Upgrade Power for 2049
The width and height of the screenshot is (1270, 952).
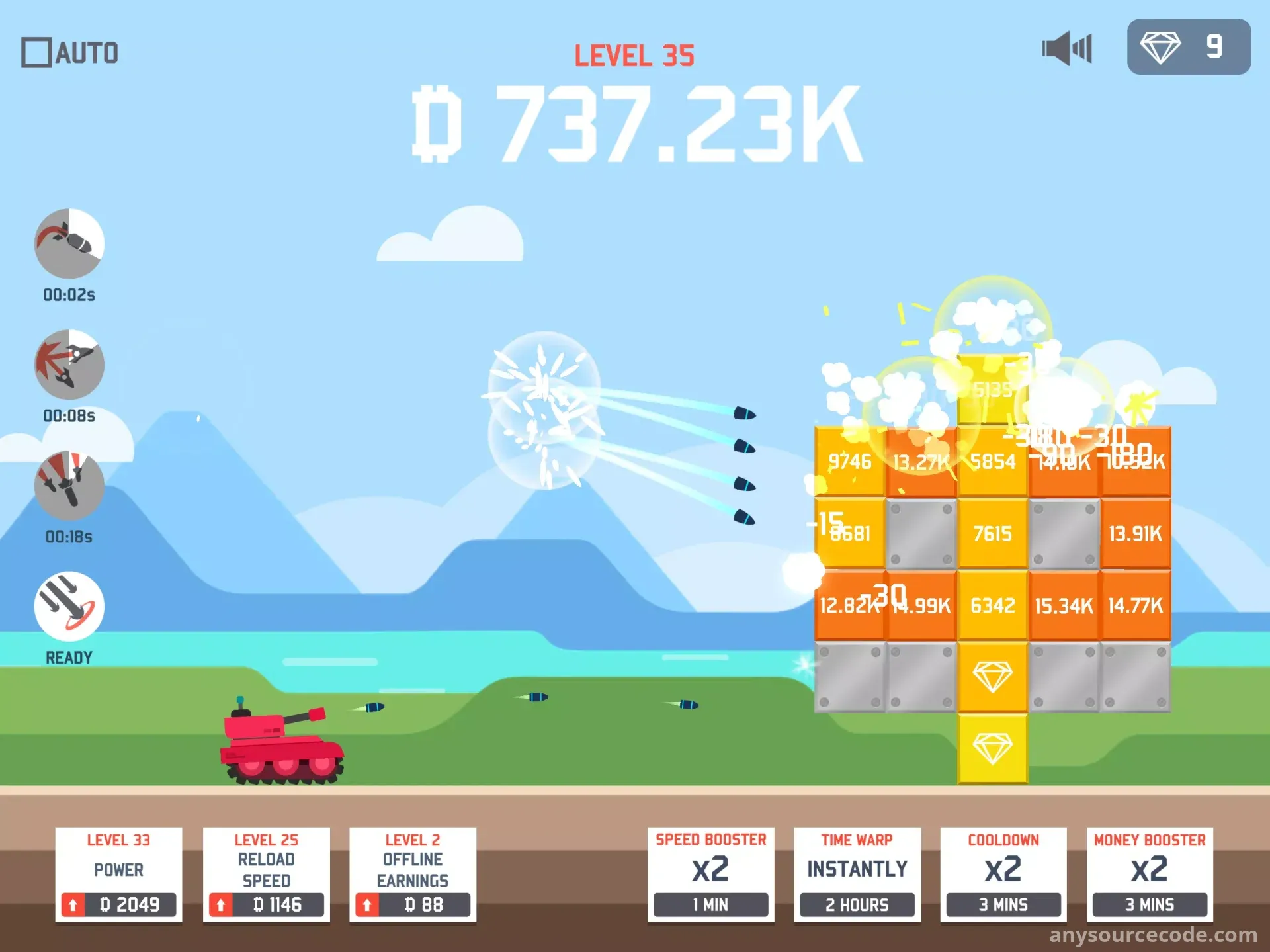[x=119, y=904]
